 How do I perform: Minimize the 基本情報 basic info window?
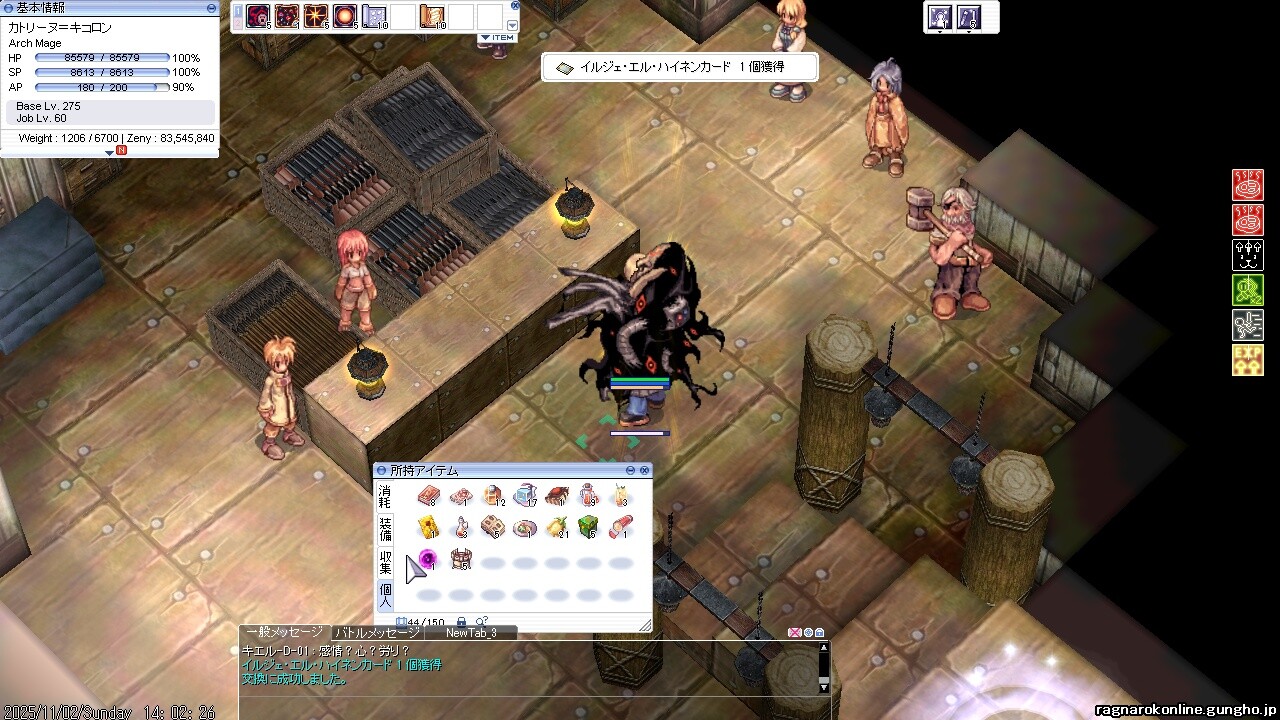(211, 7)
